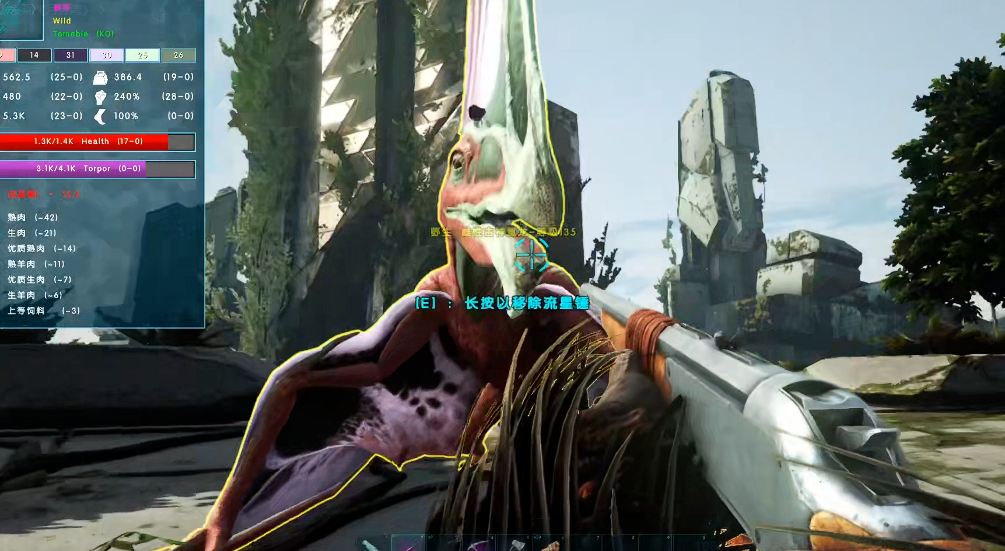Select the hatchet hotbar slot
This screenshot has height=551, width=1005.
coord(517,544)
